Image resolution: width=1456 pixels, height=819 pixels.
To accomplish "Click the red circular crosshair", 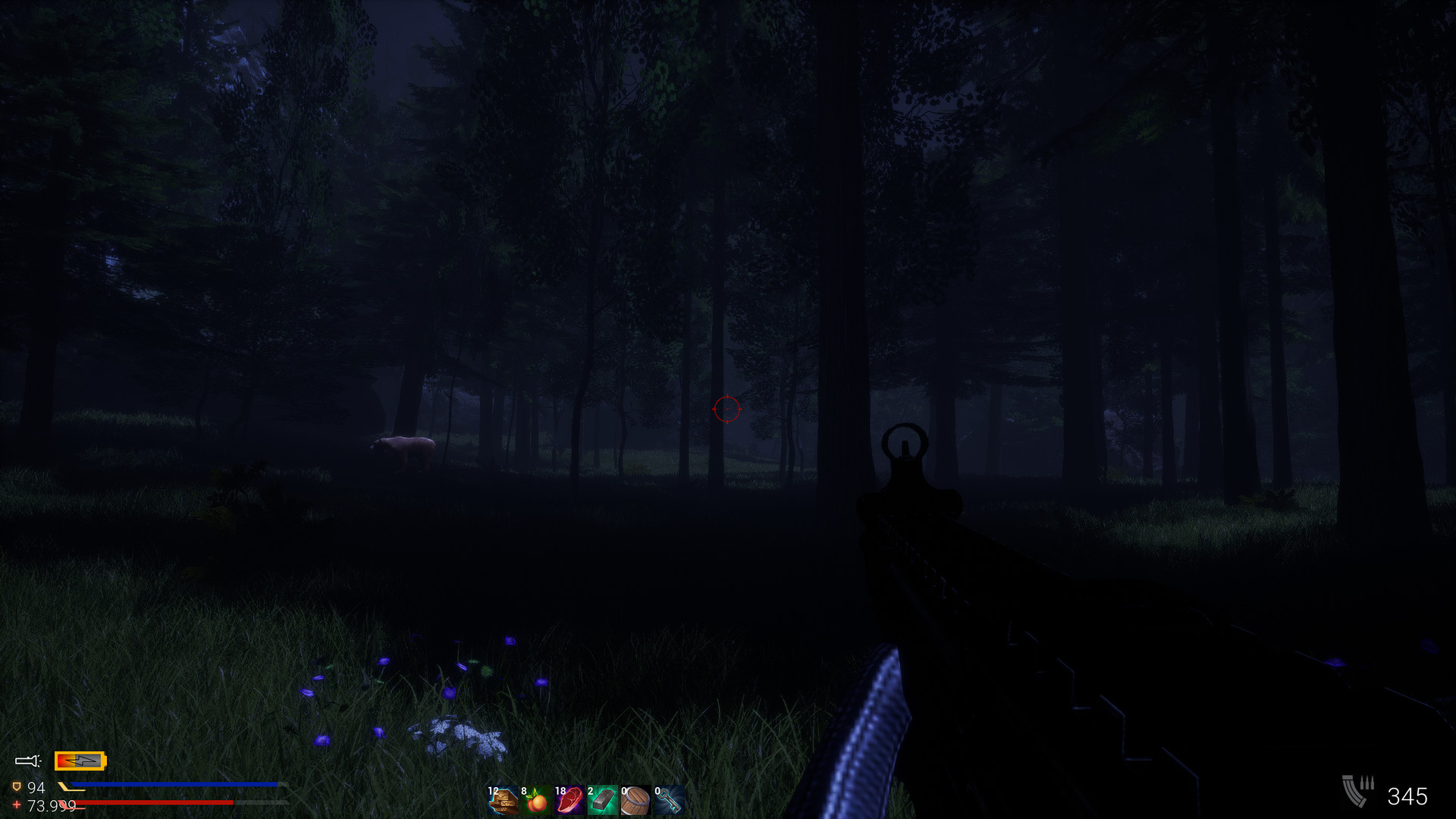I will (x=726, y=409).
